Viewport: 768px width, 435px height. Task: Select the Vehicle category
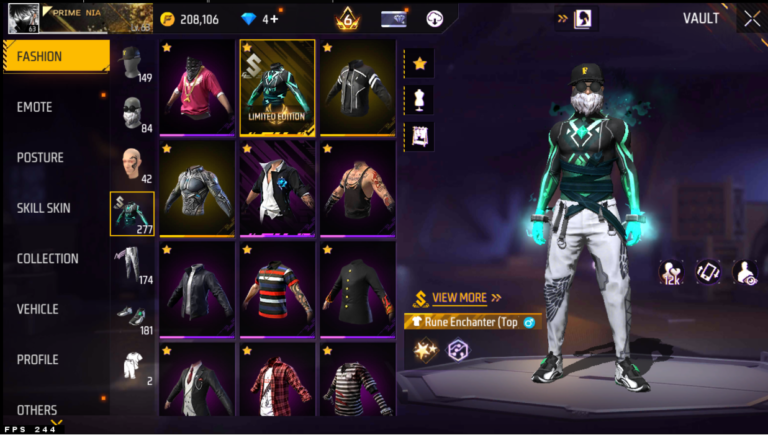[38, 309]
